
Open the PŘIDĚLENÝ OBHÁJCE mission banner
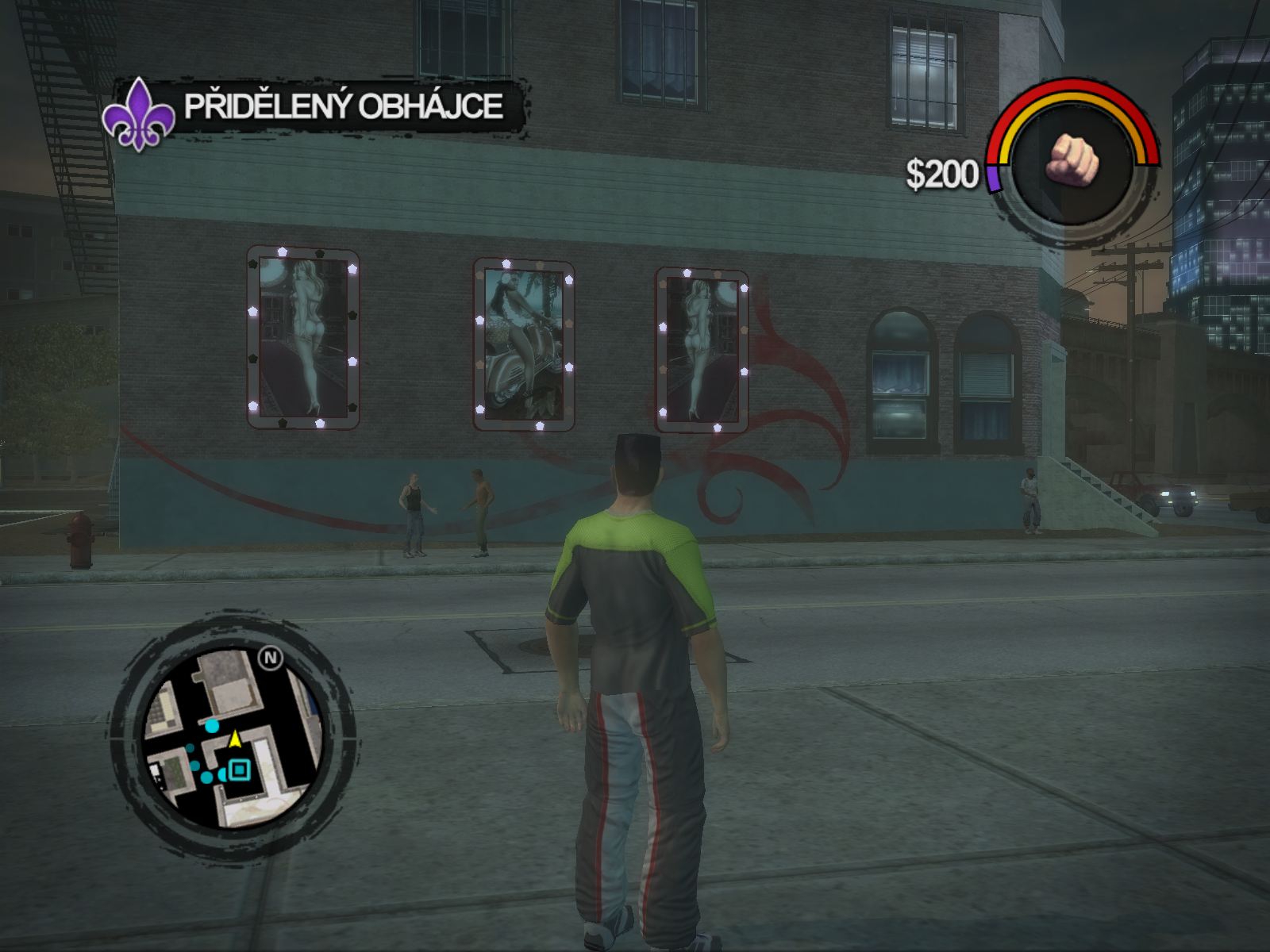pos(344,106)
